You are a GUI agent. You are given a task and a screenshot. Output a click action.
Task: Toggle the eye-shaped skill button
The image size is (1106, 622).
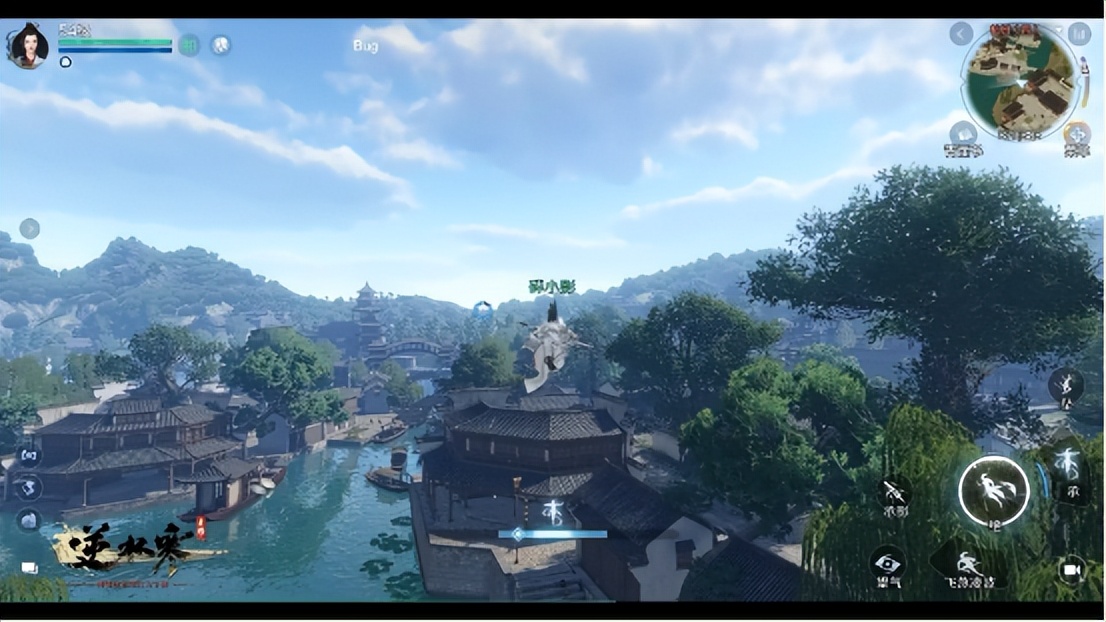(x=887, y=563)
